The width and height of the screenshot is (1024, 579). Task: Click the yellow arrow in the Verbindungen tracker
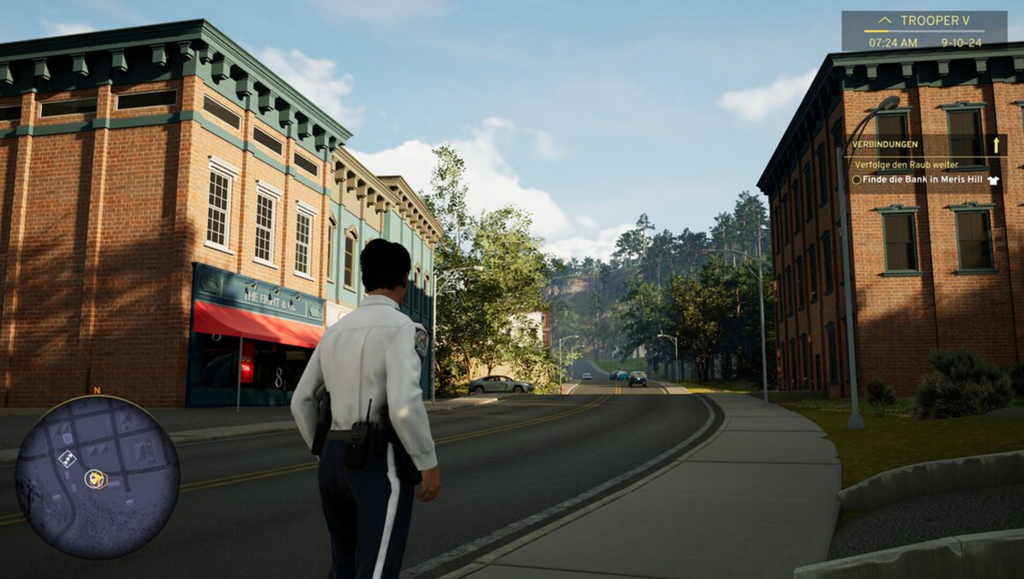[996, 145]
